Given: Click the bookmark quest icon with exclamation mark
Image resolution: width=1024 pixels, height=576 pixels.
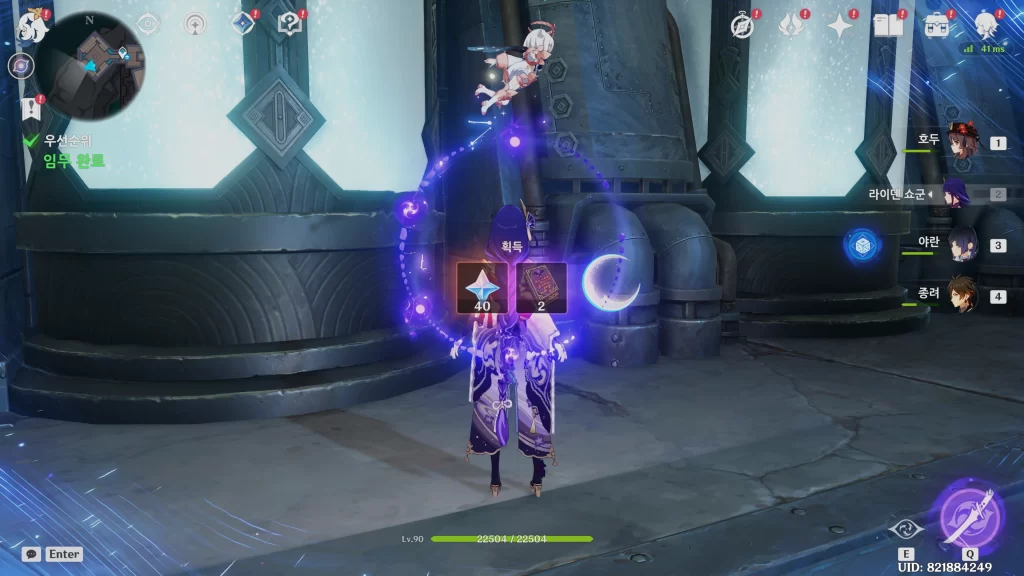Looking at the screenshot, I should click(x=29, y=108).
